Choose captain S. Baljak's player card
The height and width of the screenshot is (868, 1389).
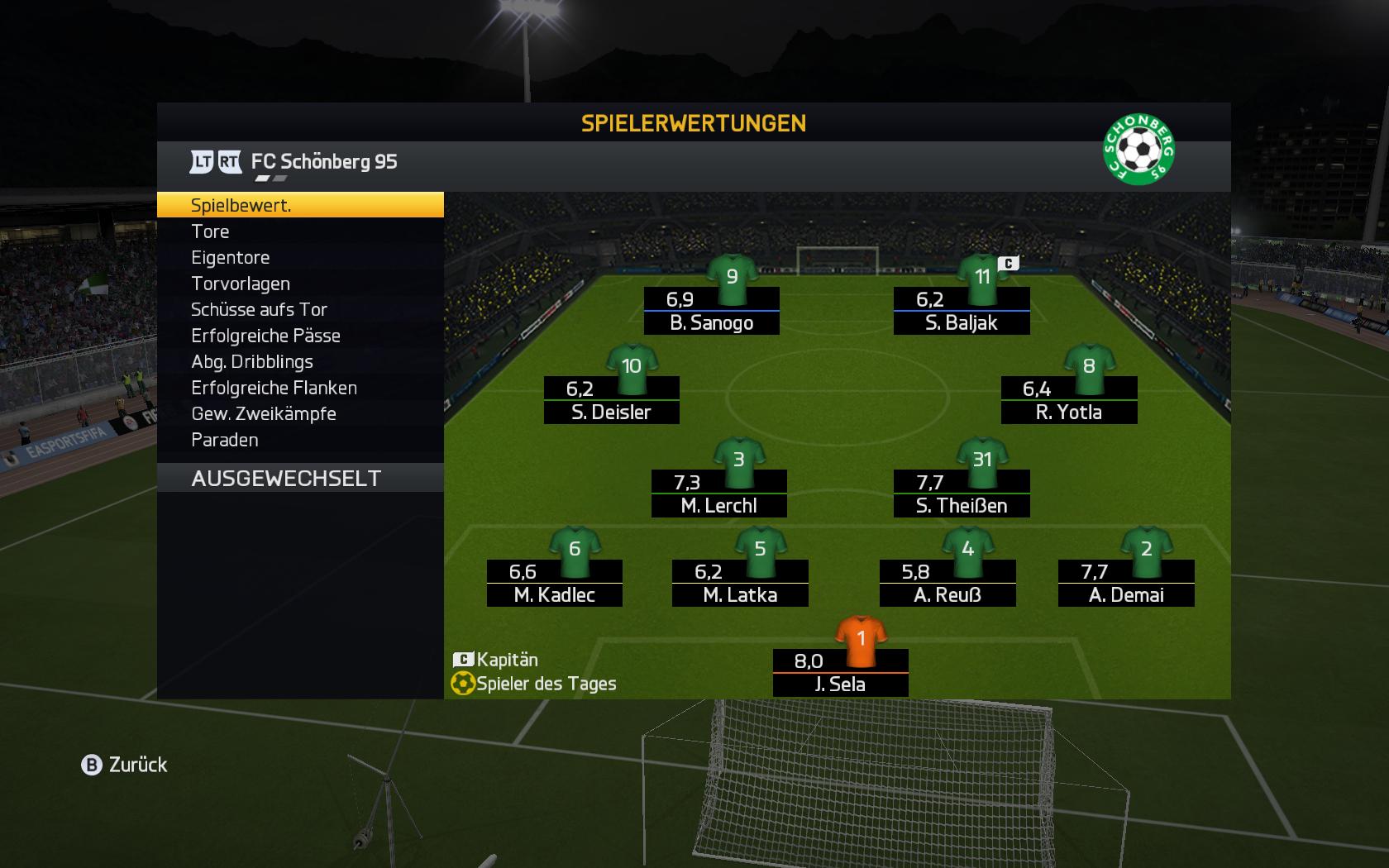[x=961, y=311]
